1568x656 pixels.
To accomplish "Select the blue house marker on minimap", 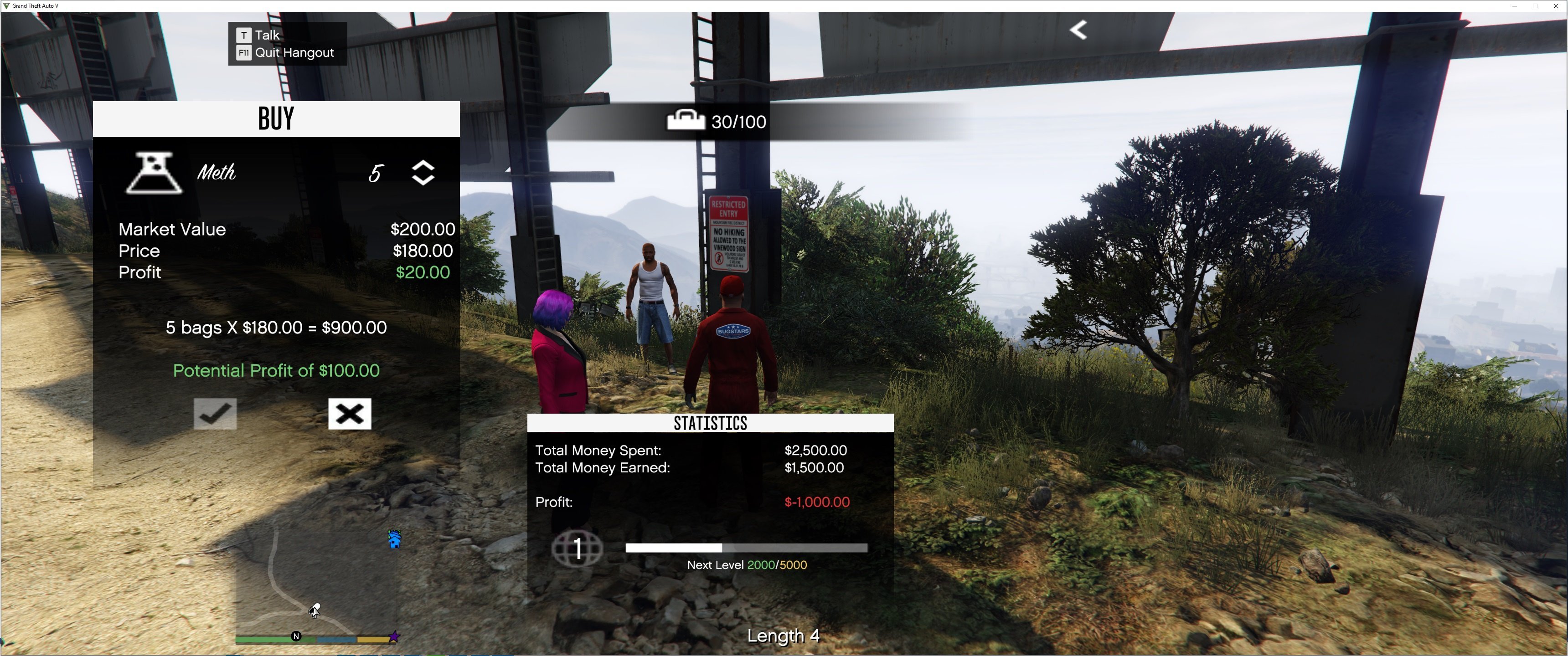I will click(394, 539).
